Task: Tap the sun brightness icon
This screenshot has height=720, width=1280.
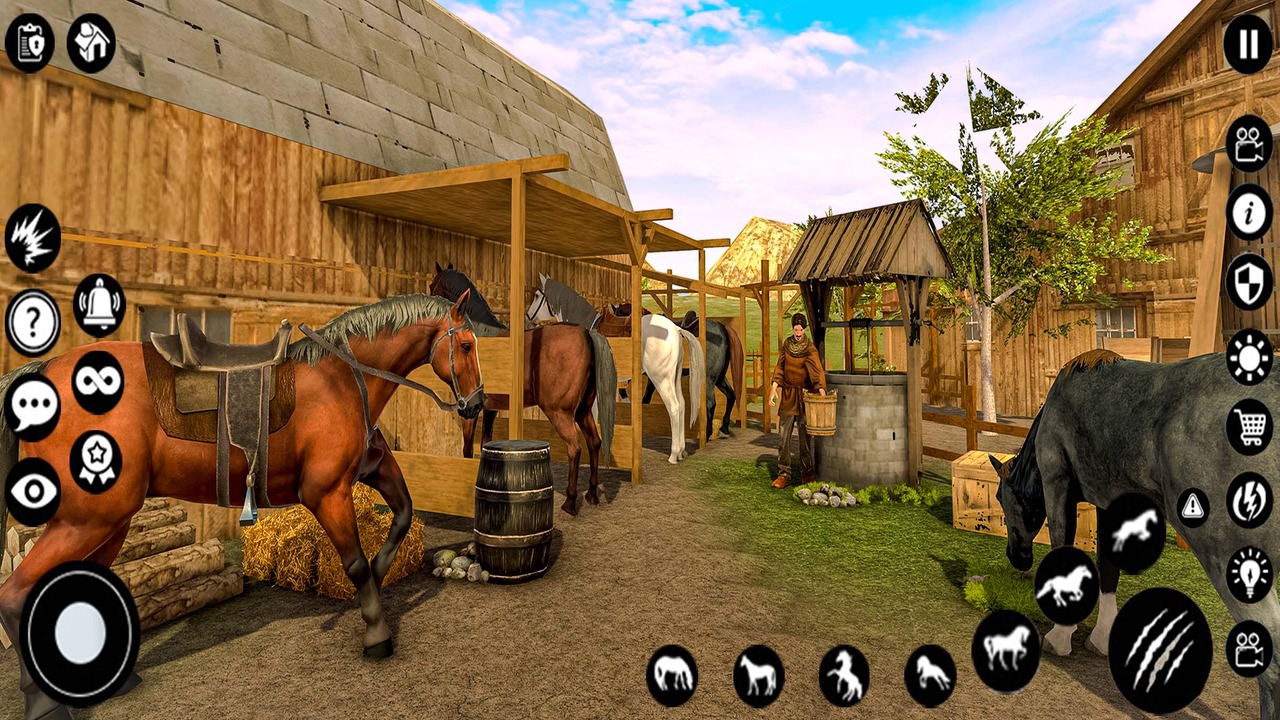Action: (1249, 356)
